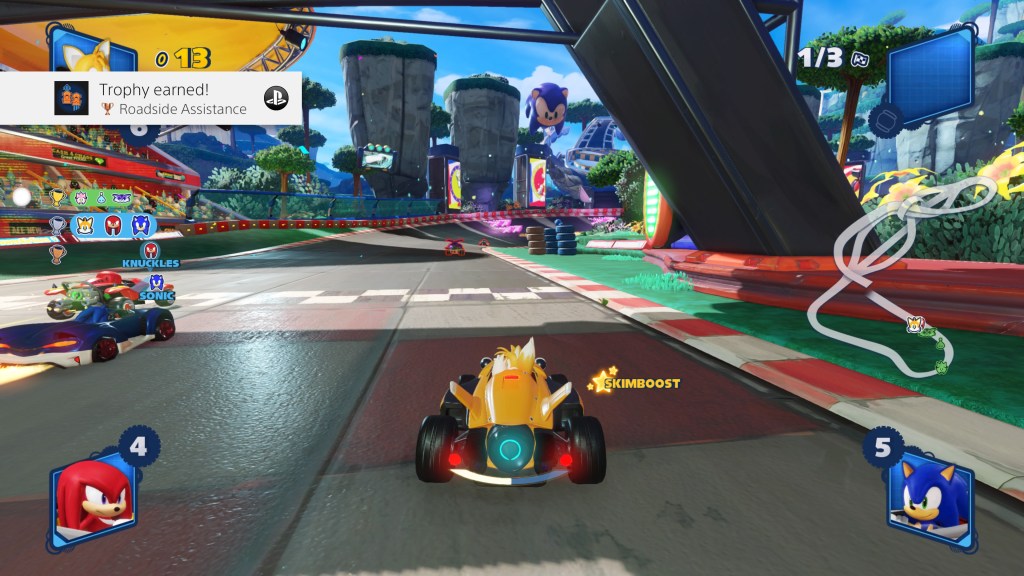
Task: Select the gold trophy green team row
Action: 100,198
